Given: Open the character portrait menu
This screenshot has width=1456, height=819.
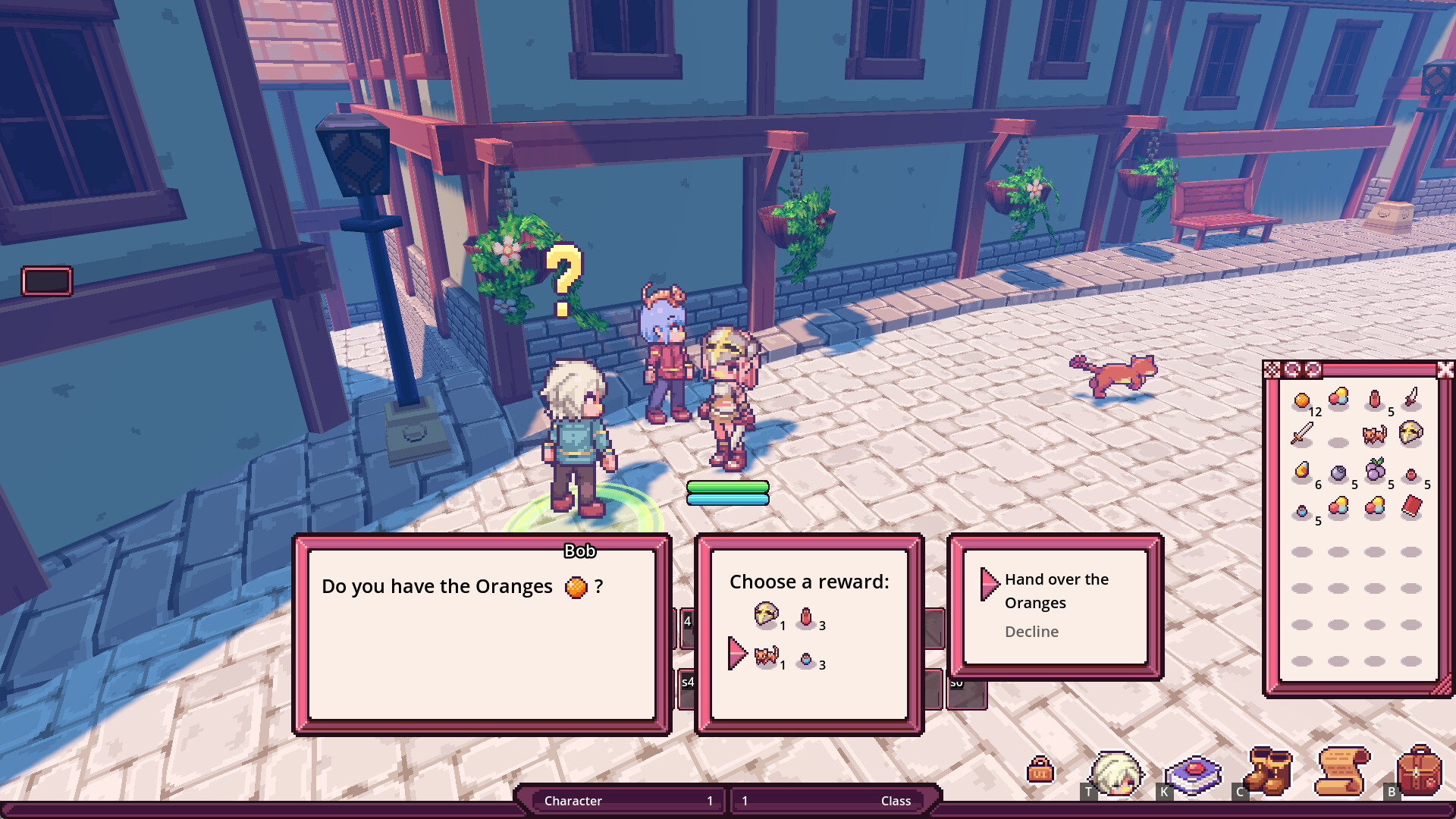Looking at the screenshot, I should [x=1115, y=772].
